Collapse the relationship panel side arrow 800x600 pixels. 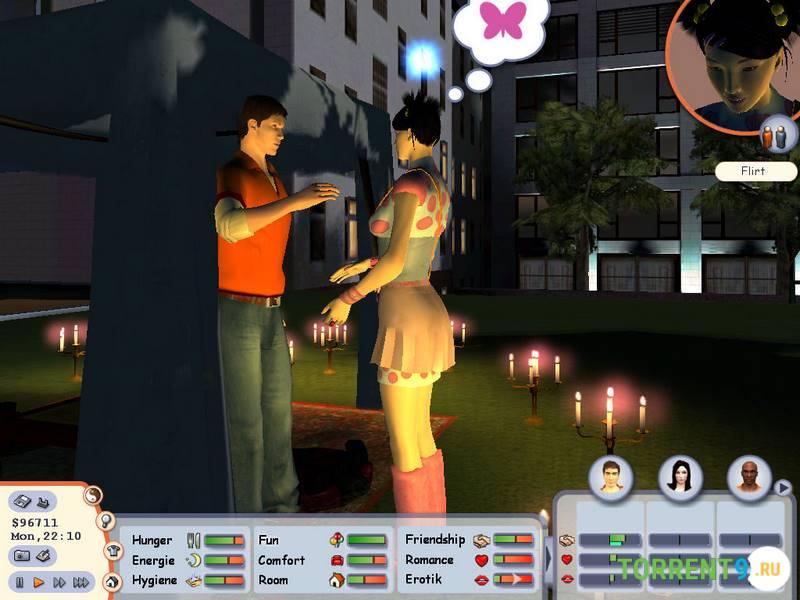coord(547,558)
